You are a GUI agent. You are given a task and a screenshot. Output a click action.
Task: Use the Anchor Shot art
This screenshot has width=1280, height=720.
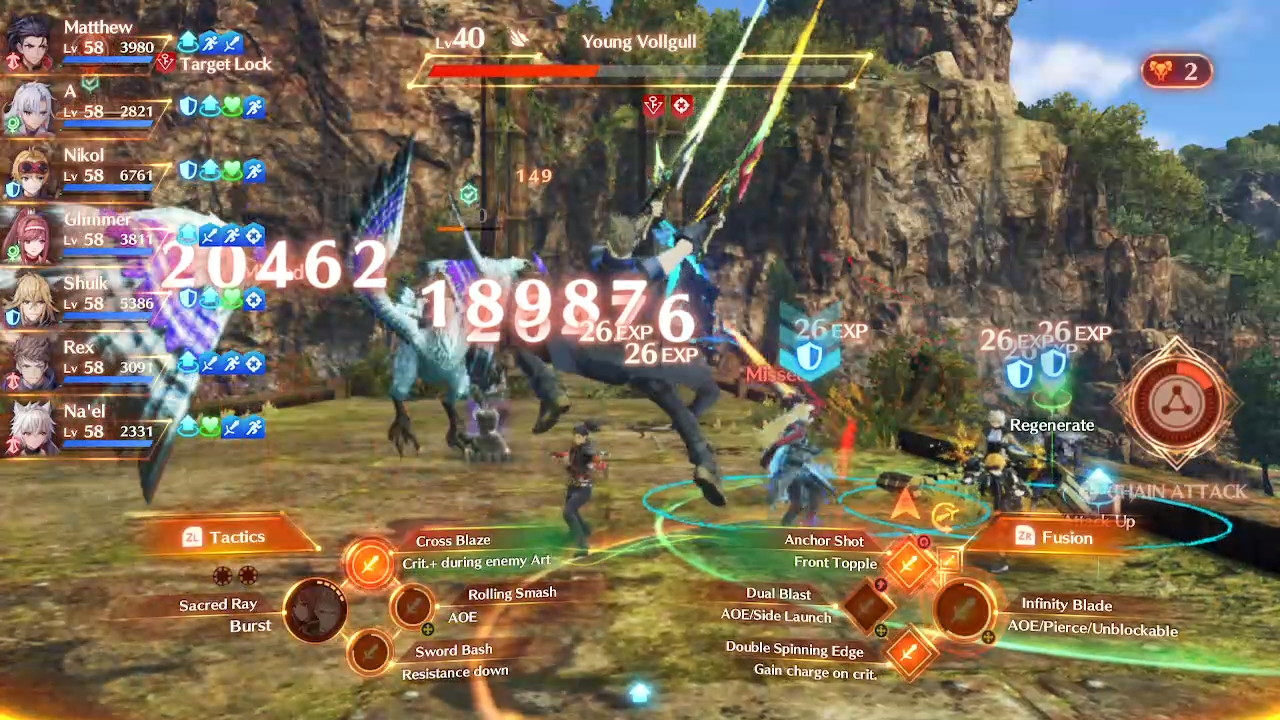coord(909,564)
